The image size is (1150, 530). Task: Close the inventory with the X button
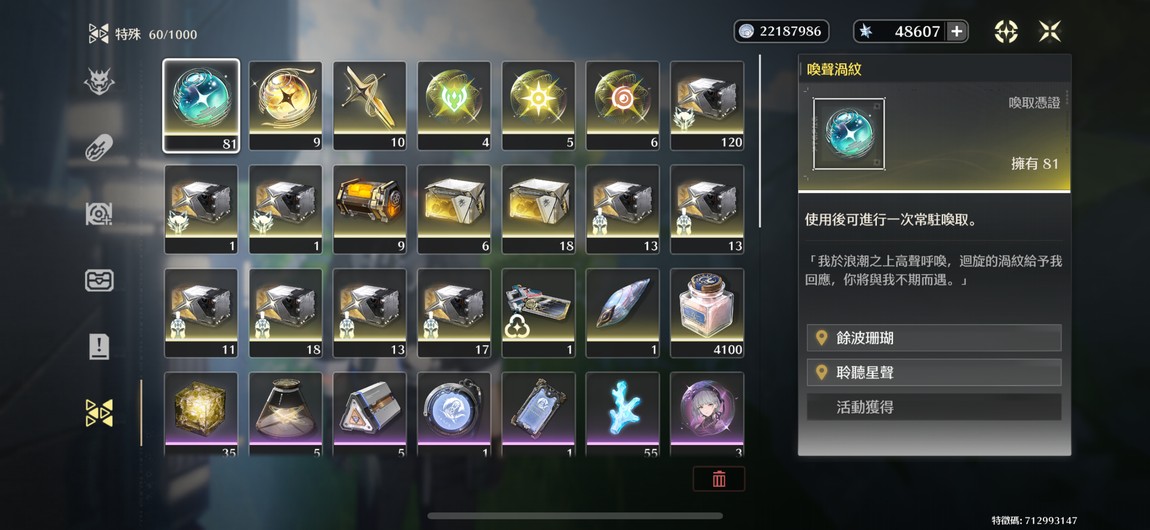tap(1049, 31)
